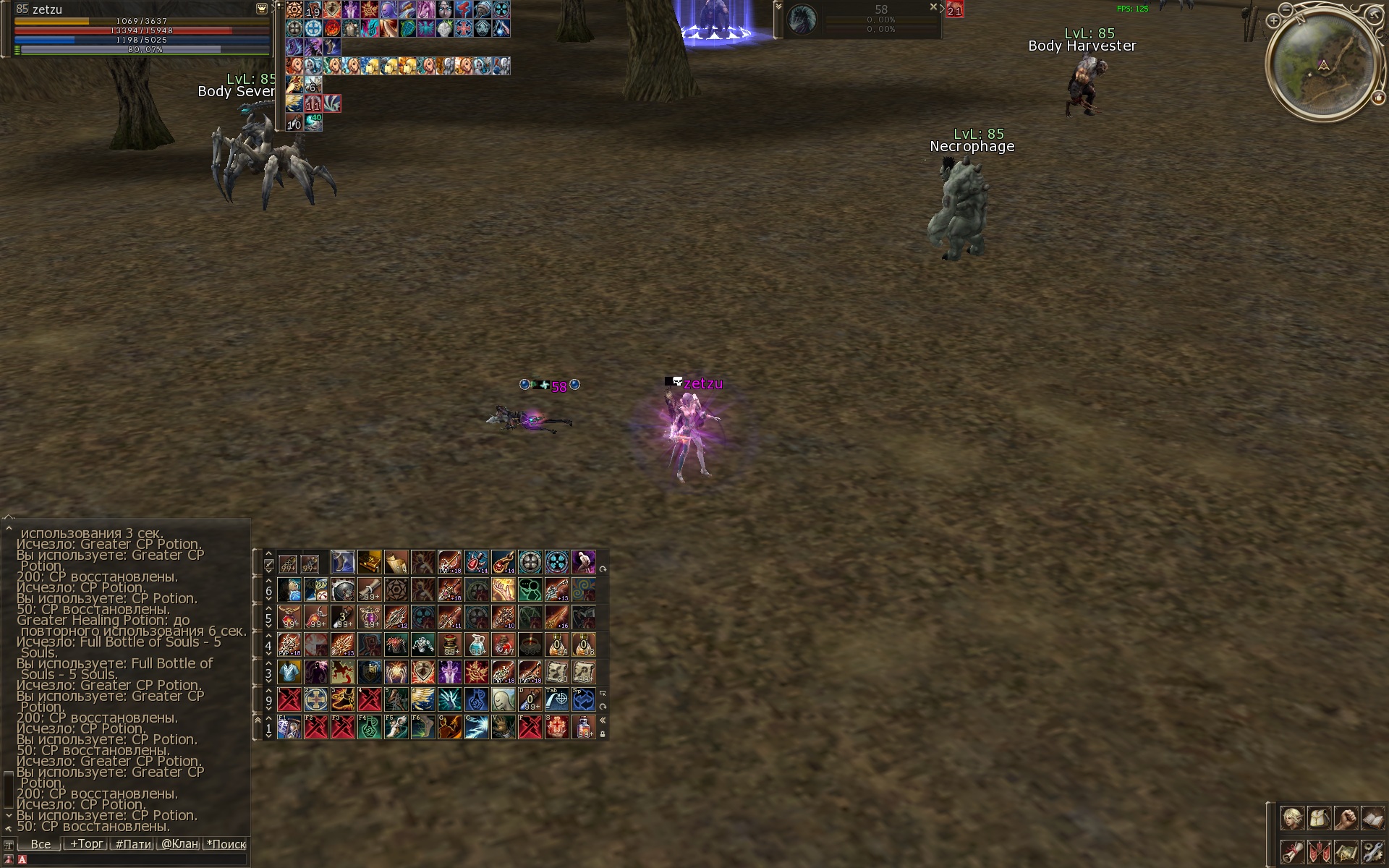Open the skills book icon
1389x868 pixels.
coord(1372,819)
